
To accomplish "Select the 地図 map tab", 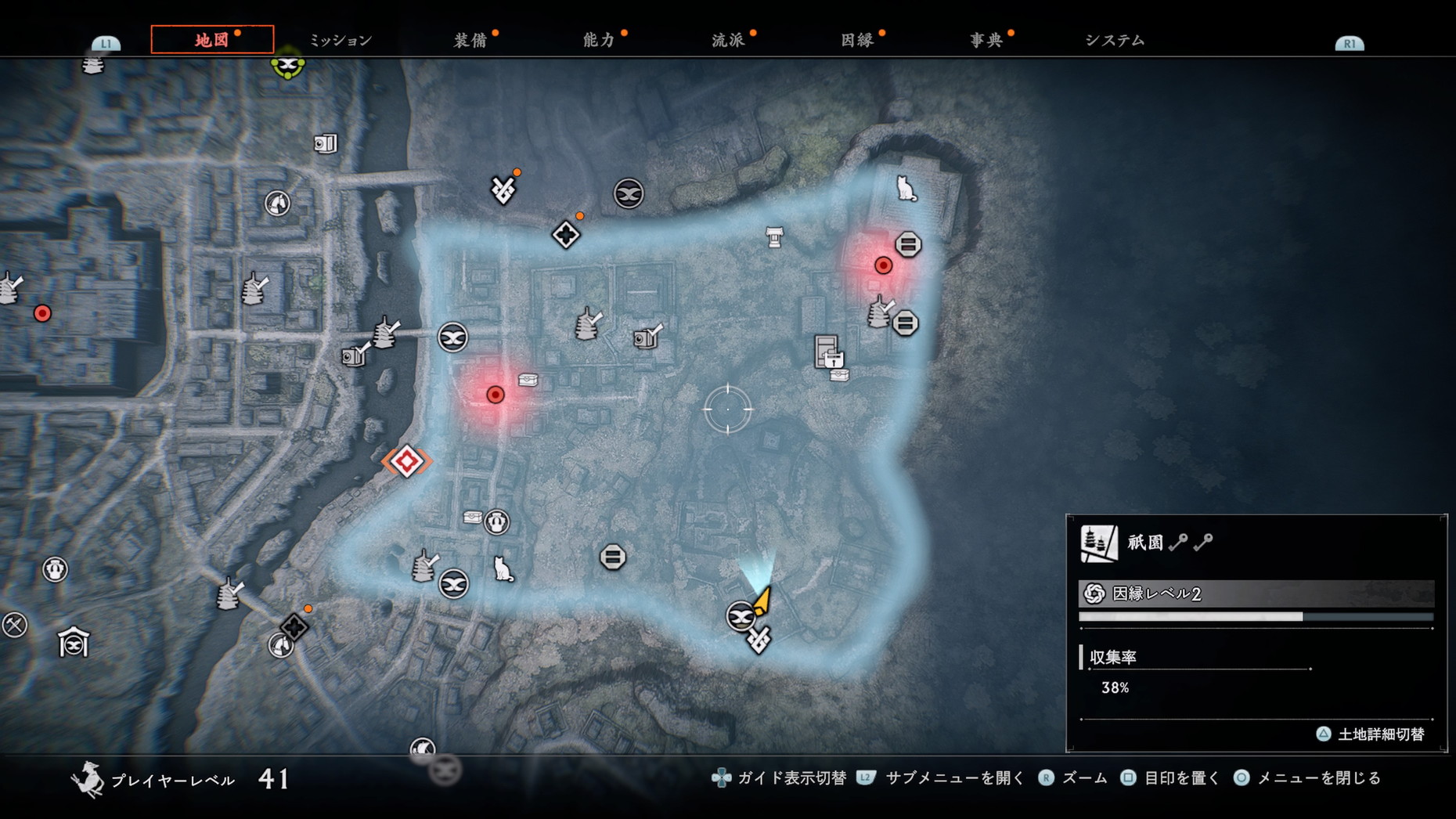I will click(x=212, y=40).
